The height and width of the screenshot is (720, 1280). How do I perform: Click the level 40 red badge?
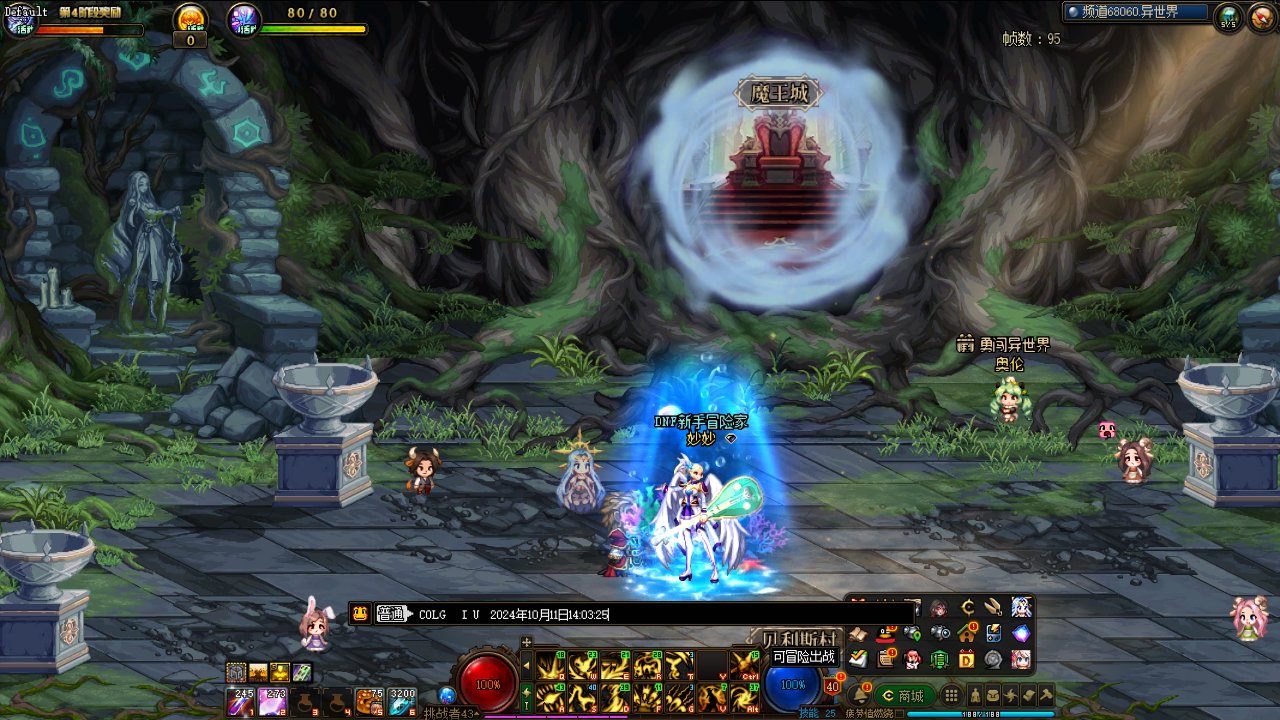pos(832,686)
